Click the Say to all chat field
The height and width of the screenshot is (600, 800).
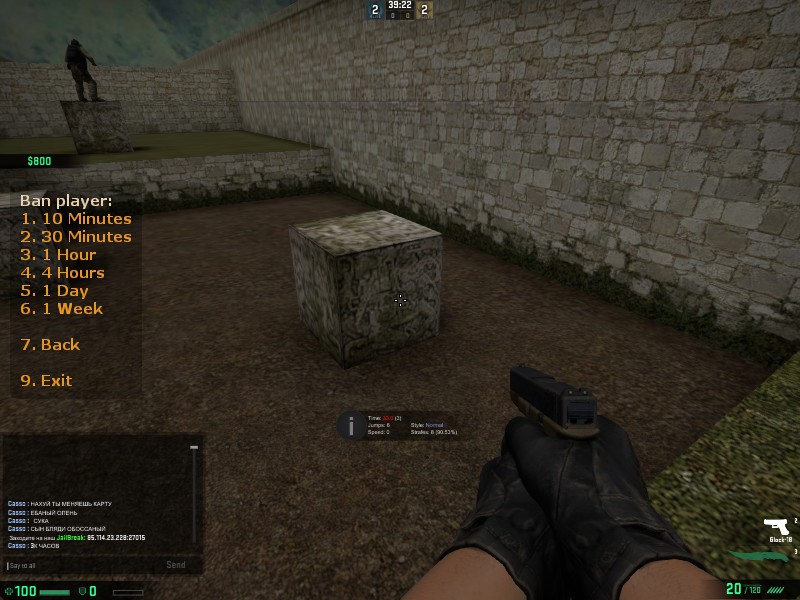[x=80, y=565]
